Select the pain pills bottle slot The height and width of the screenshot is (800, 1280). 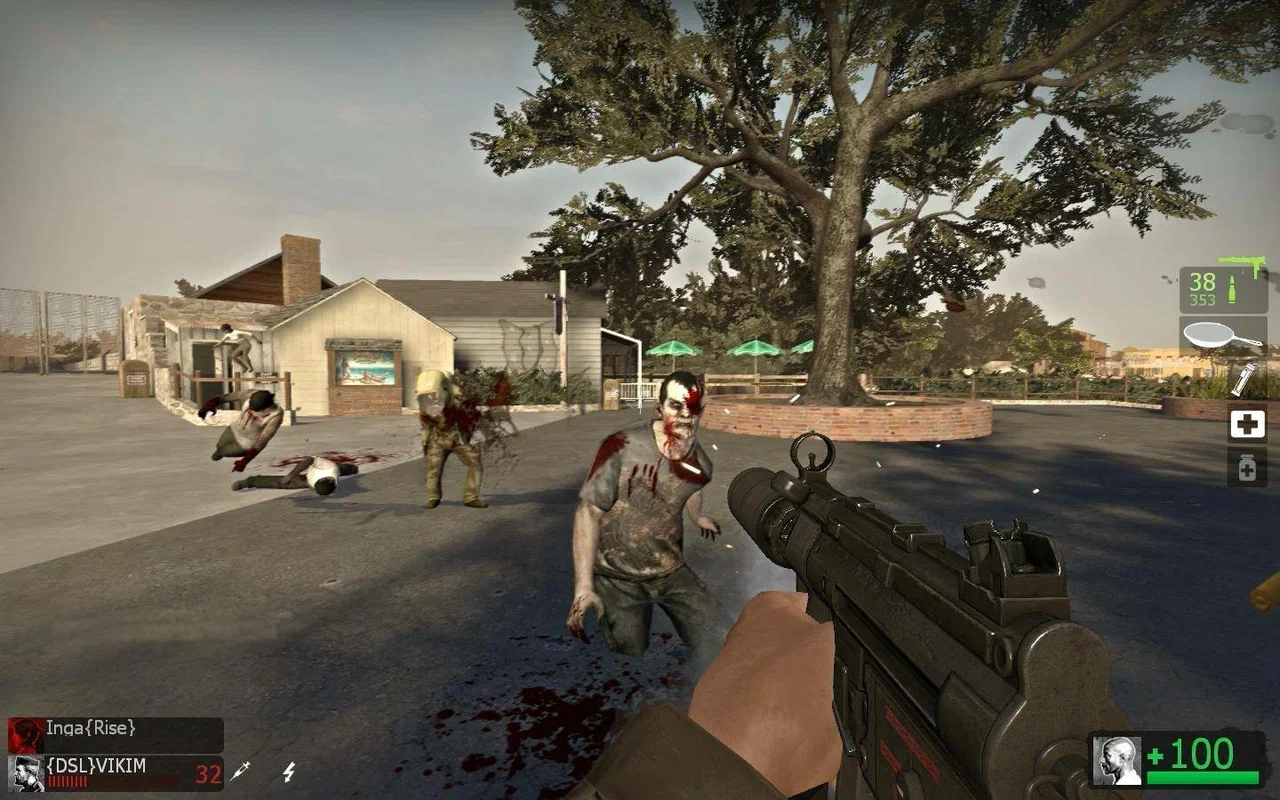(1247, 467)
